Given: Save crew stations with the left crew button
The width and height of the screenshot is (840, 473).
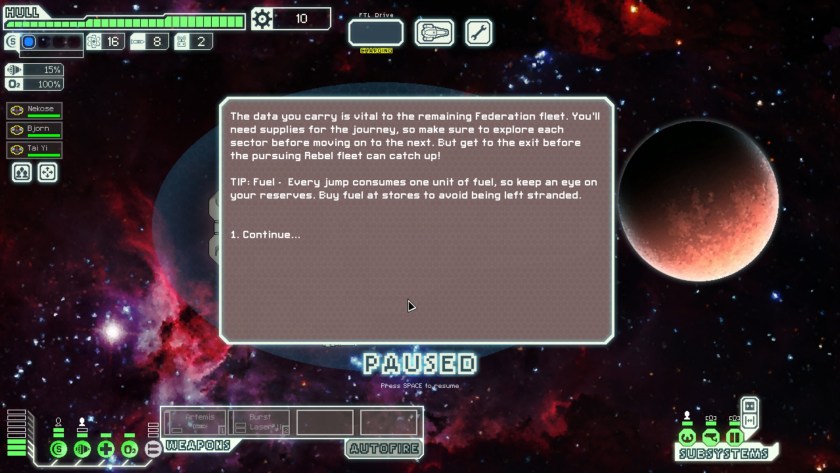Looking at the screenshot, I should click(21, 172).
